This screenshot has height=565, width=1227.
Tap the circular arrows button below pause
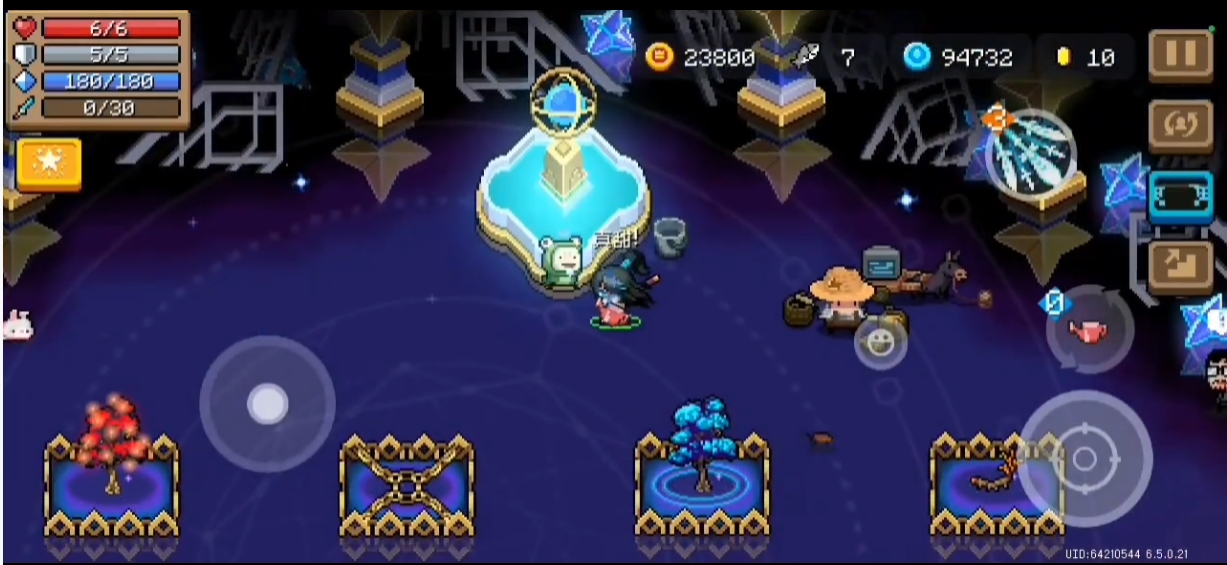(x=1180, y=125)
